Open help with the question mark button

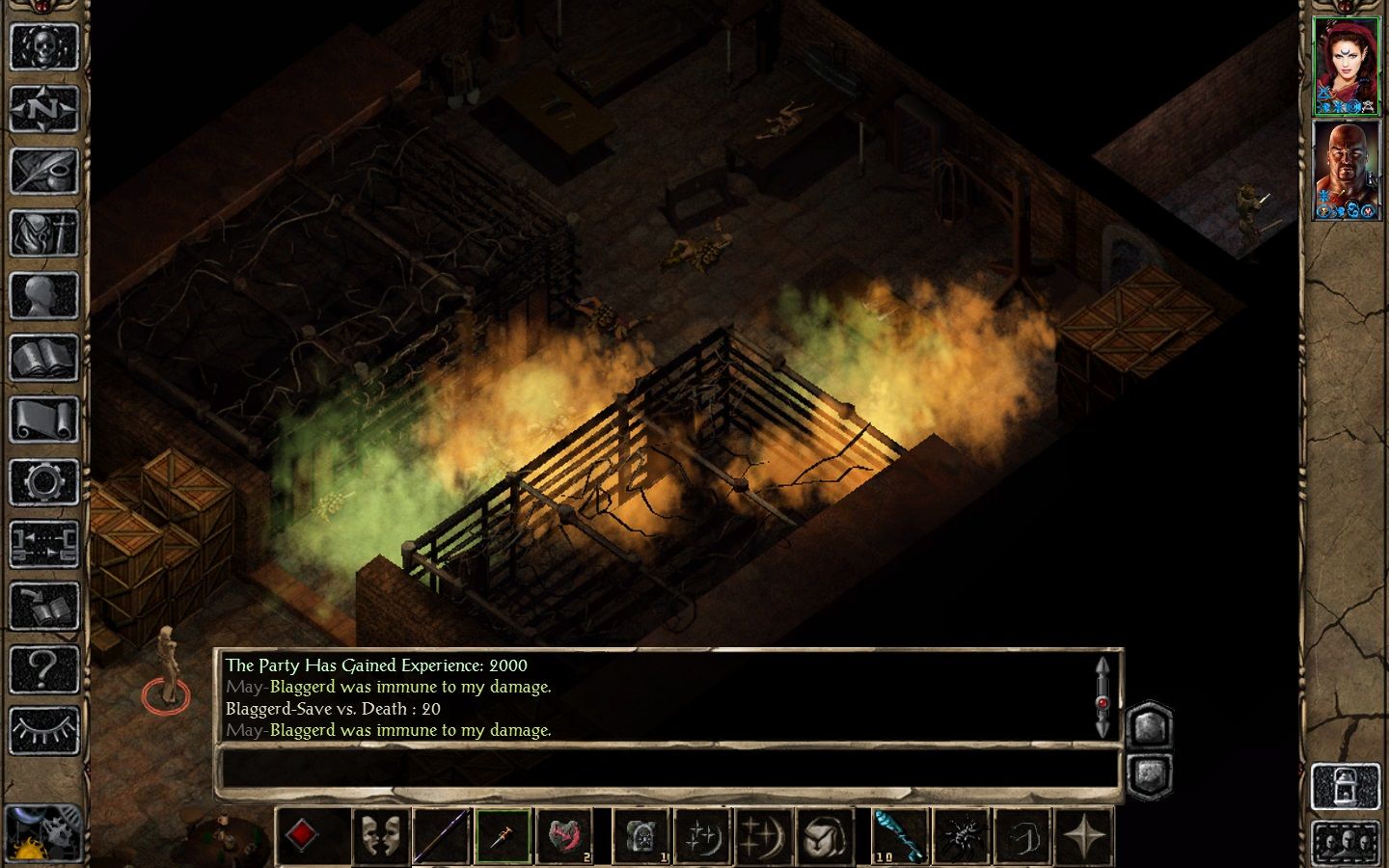(43, 668)
